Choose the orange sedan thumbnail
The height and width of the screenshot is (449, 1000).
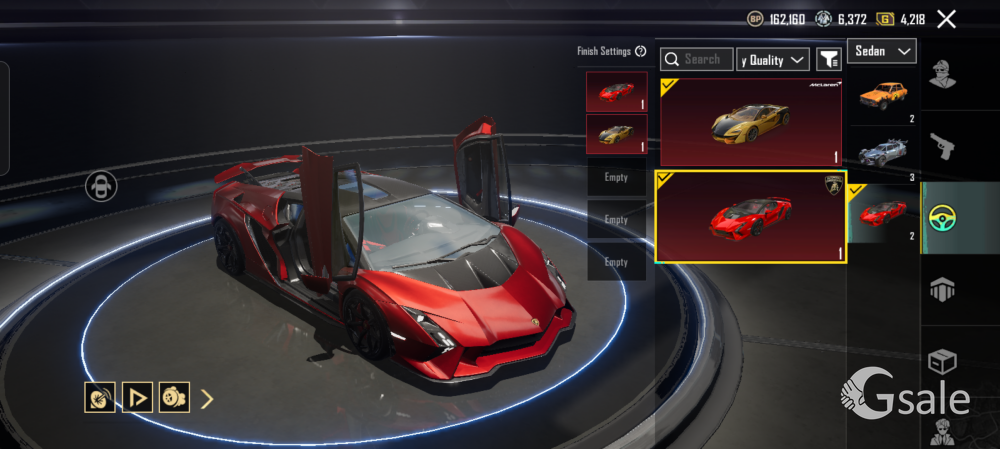pyautogui.click(x=883, y=97)
